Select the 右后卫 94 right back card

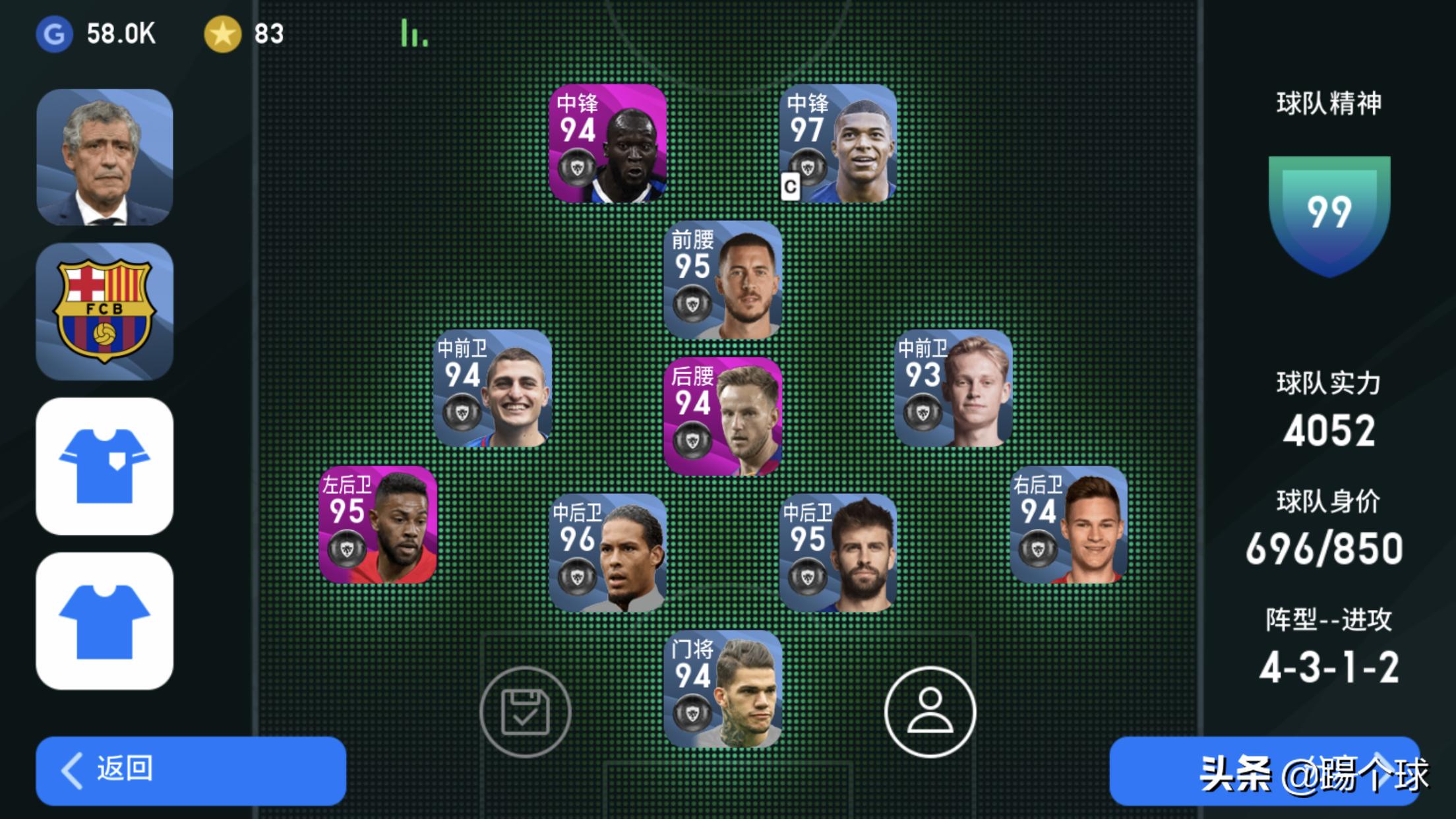pyautogui.click(x=1068, y=525)
